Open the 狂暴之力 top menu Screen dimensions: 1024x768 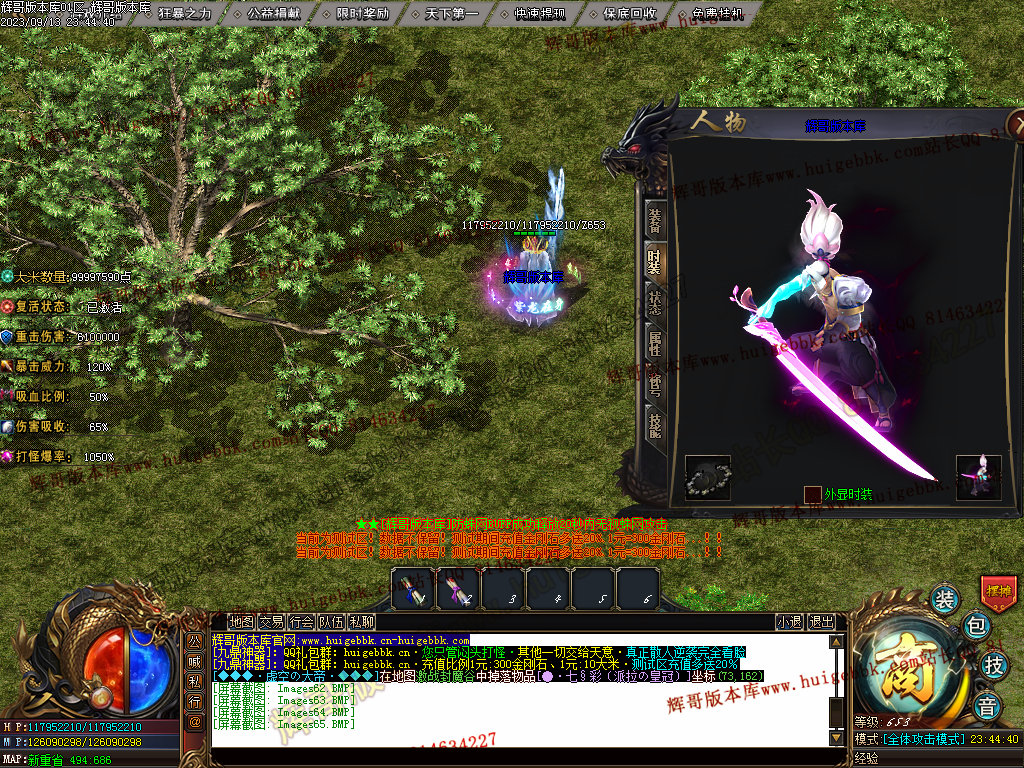point(185,14)
